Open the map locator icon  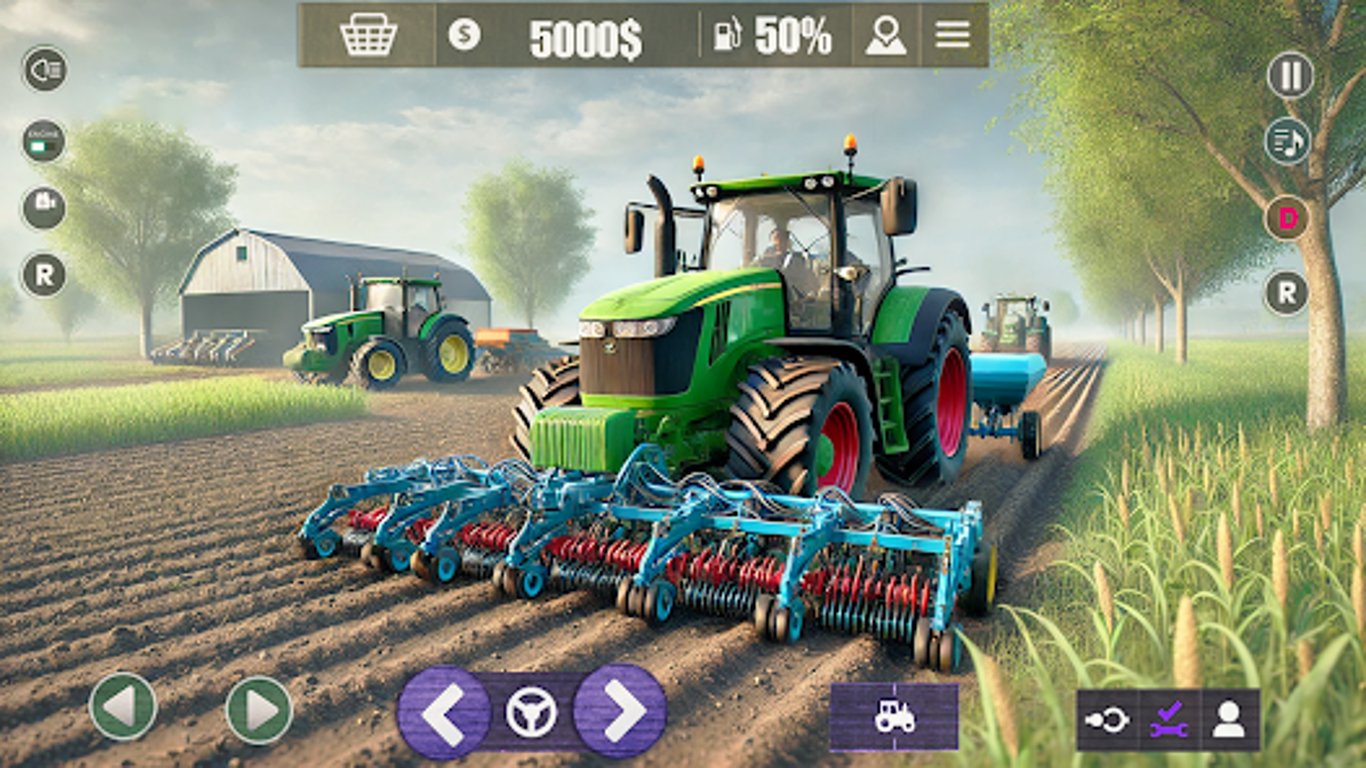tap(884, 34)
